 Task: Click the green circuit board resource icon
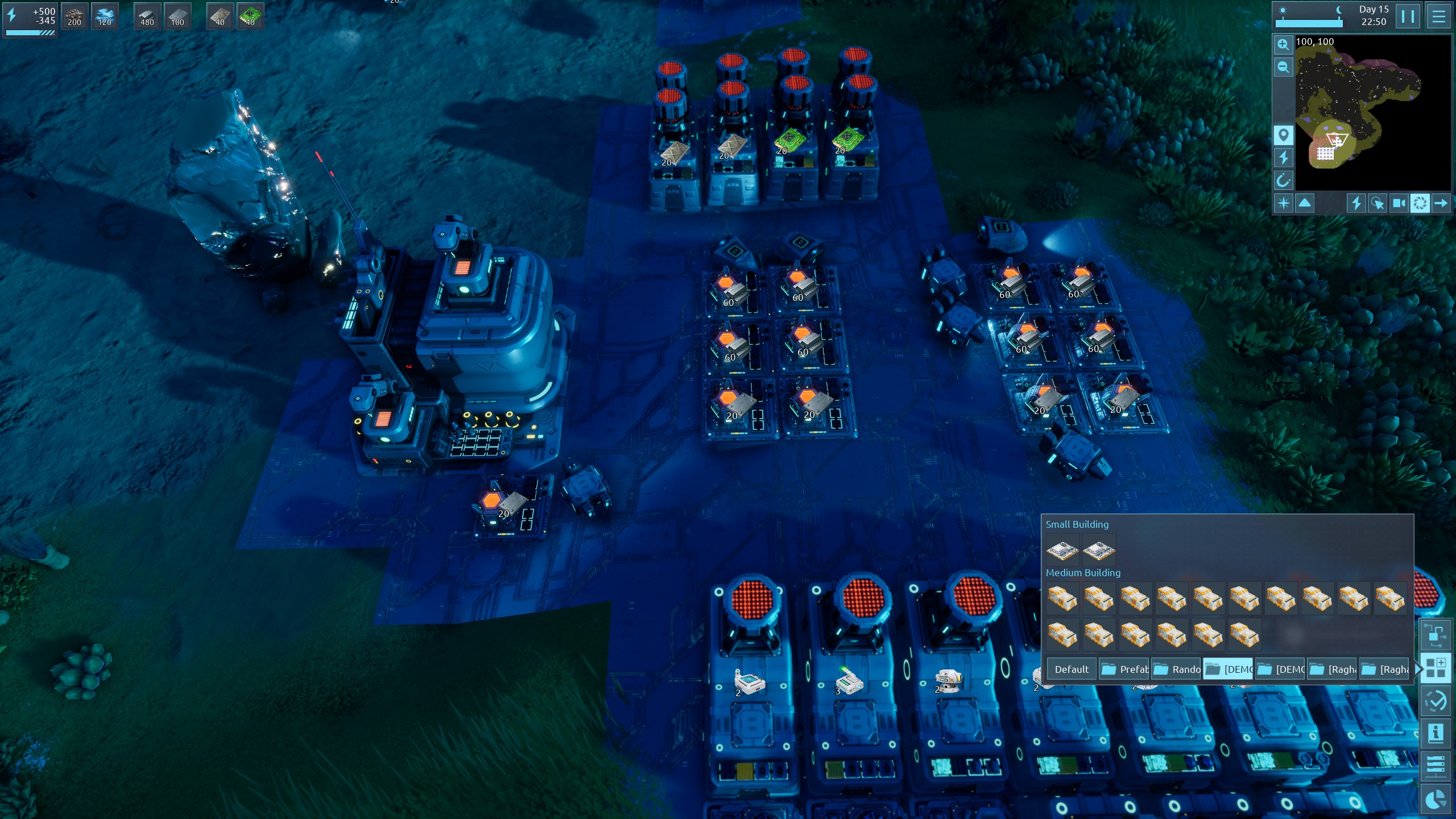pyautogui.click(x=250, y=16)
